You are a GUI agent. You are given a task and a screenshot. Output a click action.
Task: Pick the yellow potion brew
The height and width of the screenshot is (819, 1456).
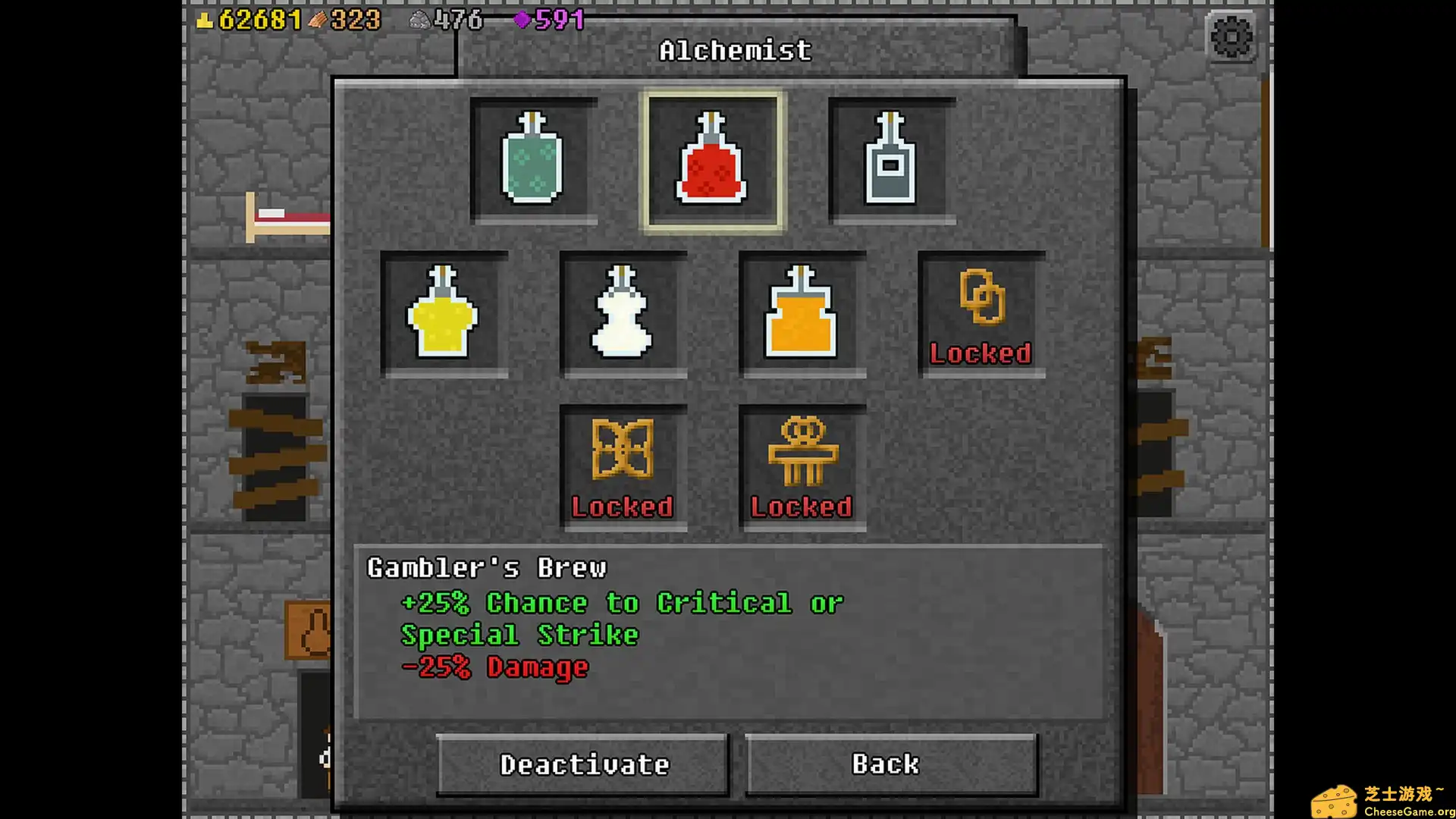pyautogui.click(x=444, y=314)
